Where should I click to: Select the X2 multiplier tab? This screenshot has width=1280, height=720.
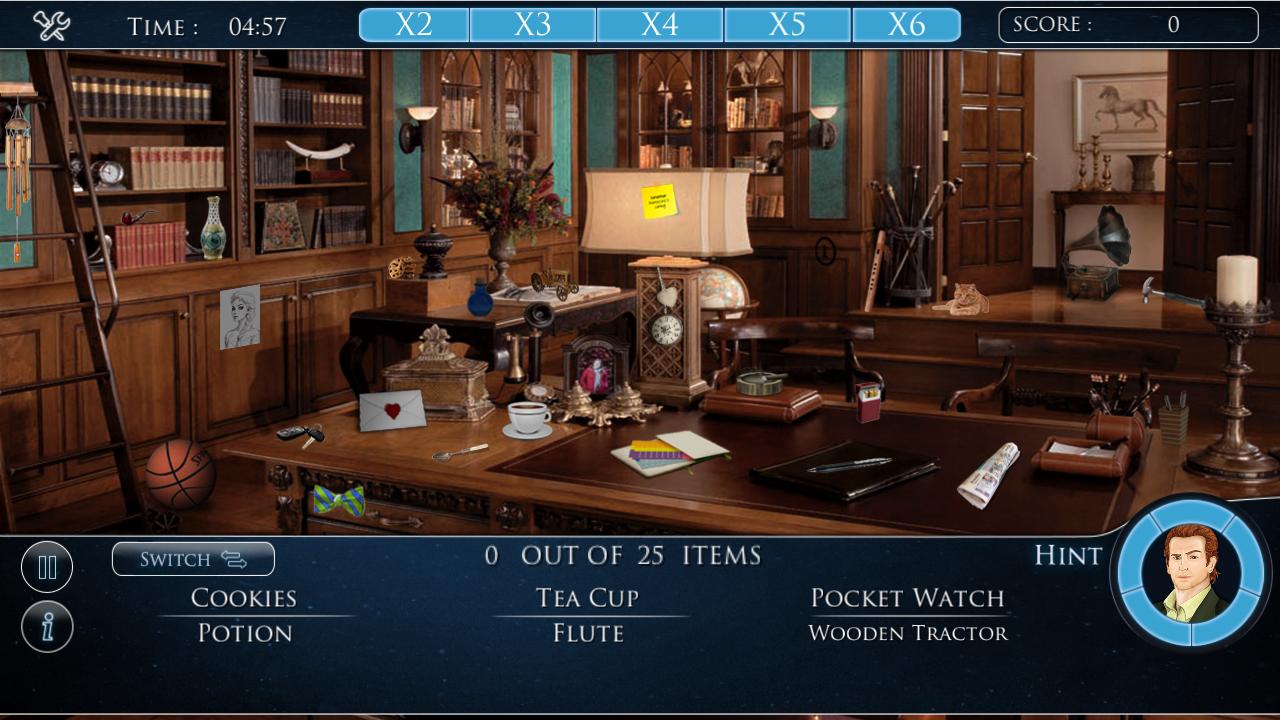click(413, 24)
